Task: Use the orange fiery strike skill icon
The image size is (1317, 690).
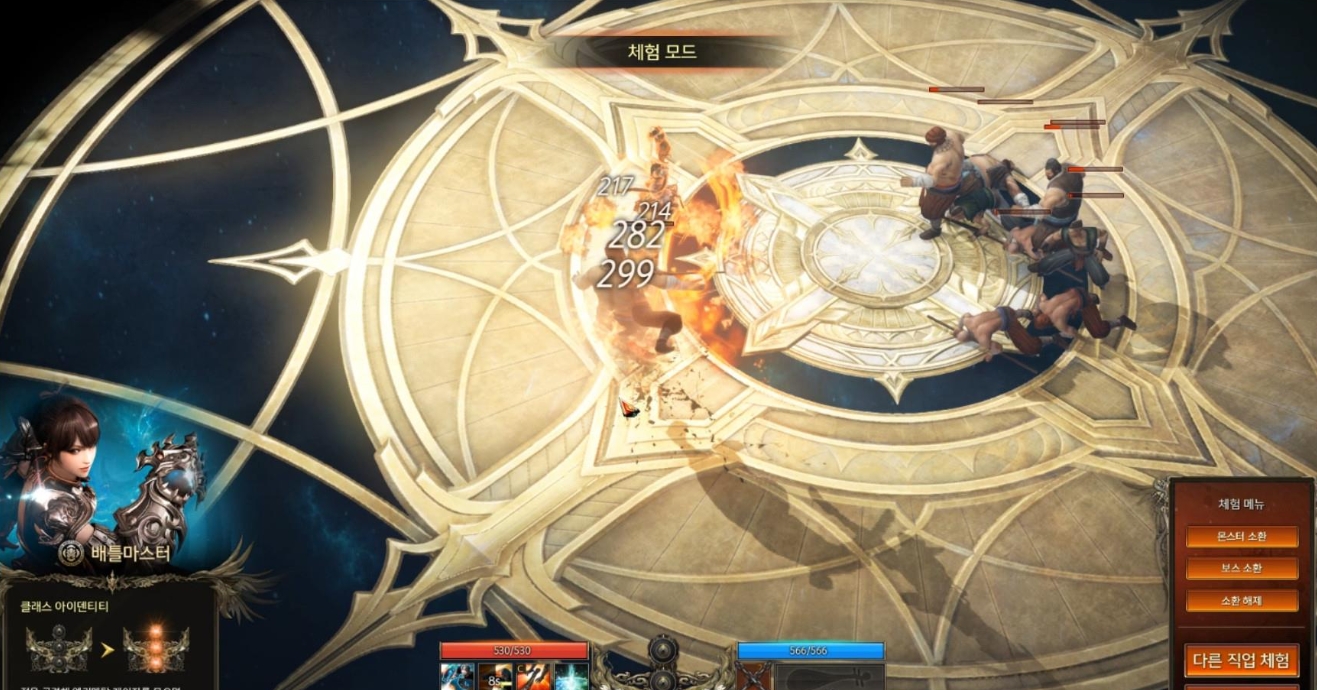Action: (533, 677)
